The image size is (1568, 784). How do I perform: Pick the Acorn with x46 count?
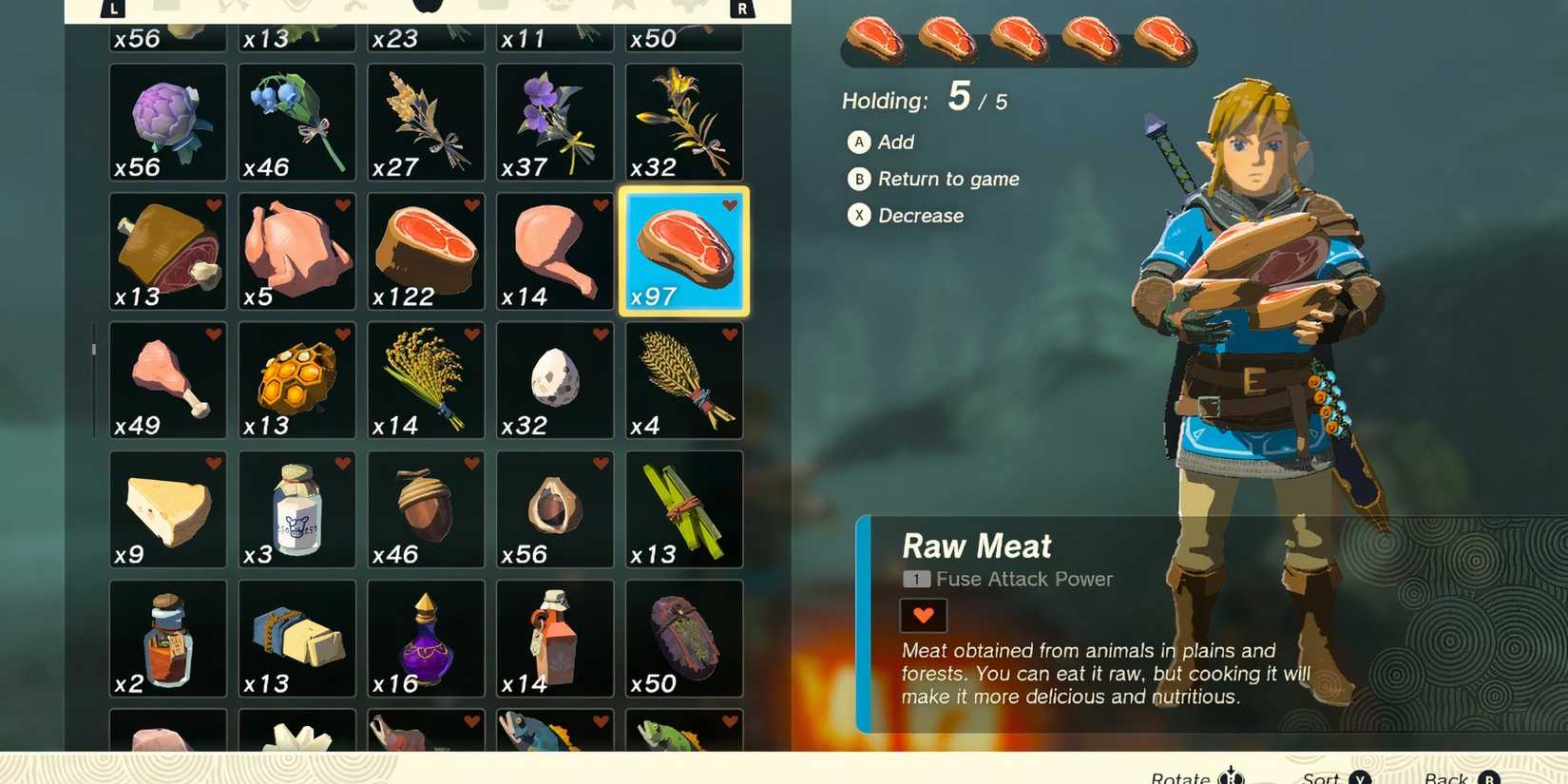pyautogui.click(x=426, y=508)
